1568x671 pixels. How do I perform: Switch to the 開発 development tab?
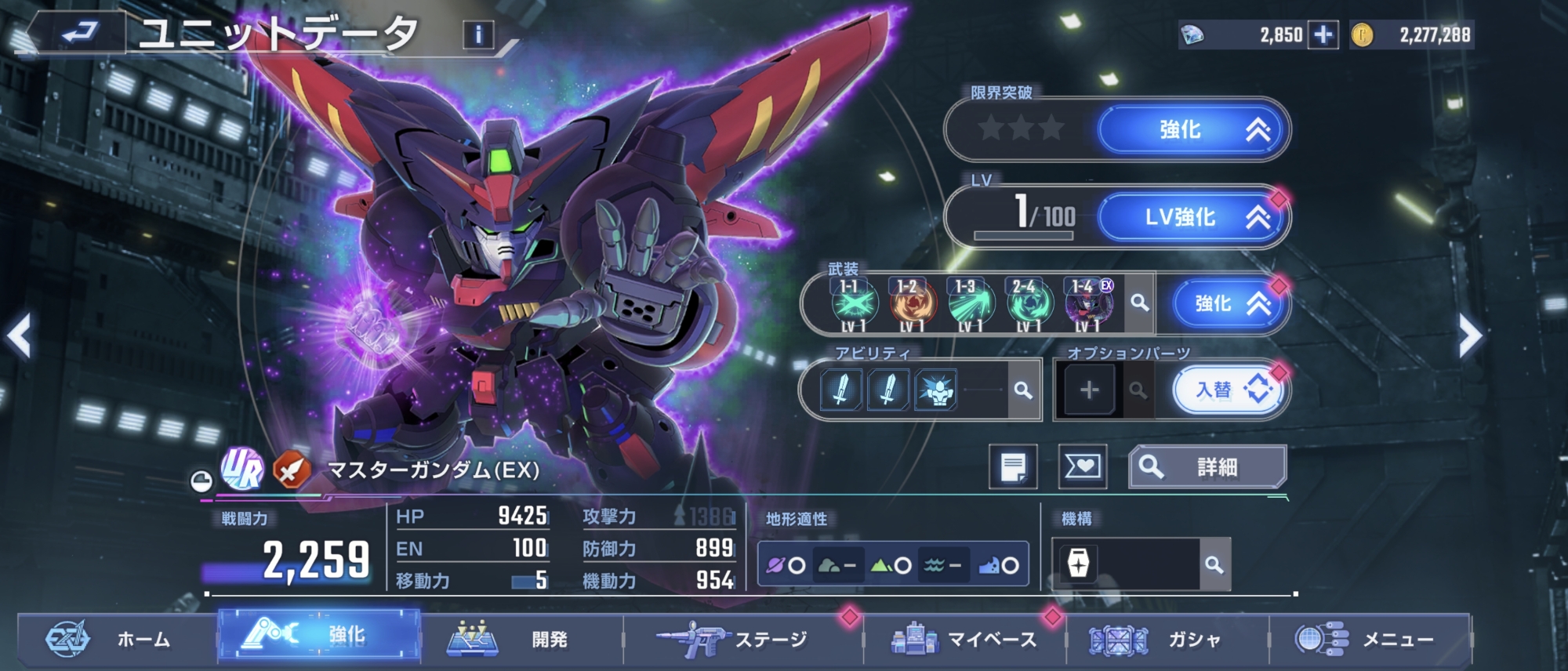[521, 640]
